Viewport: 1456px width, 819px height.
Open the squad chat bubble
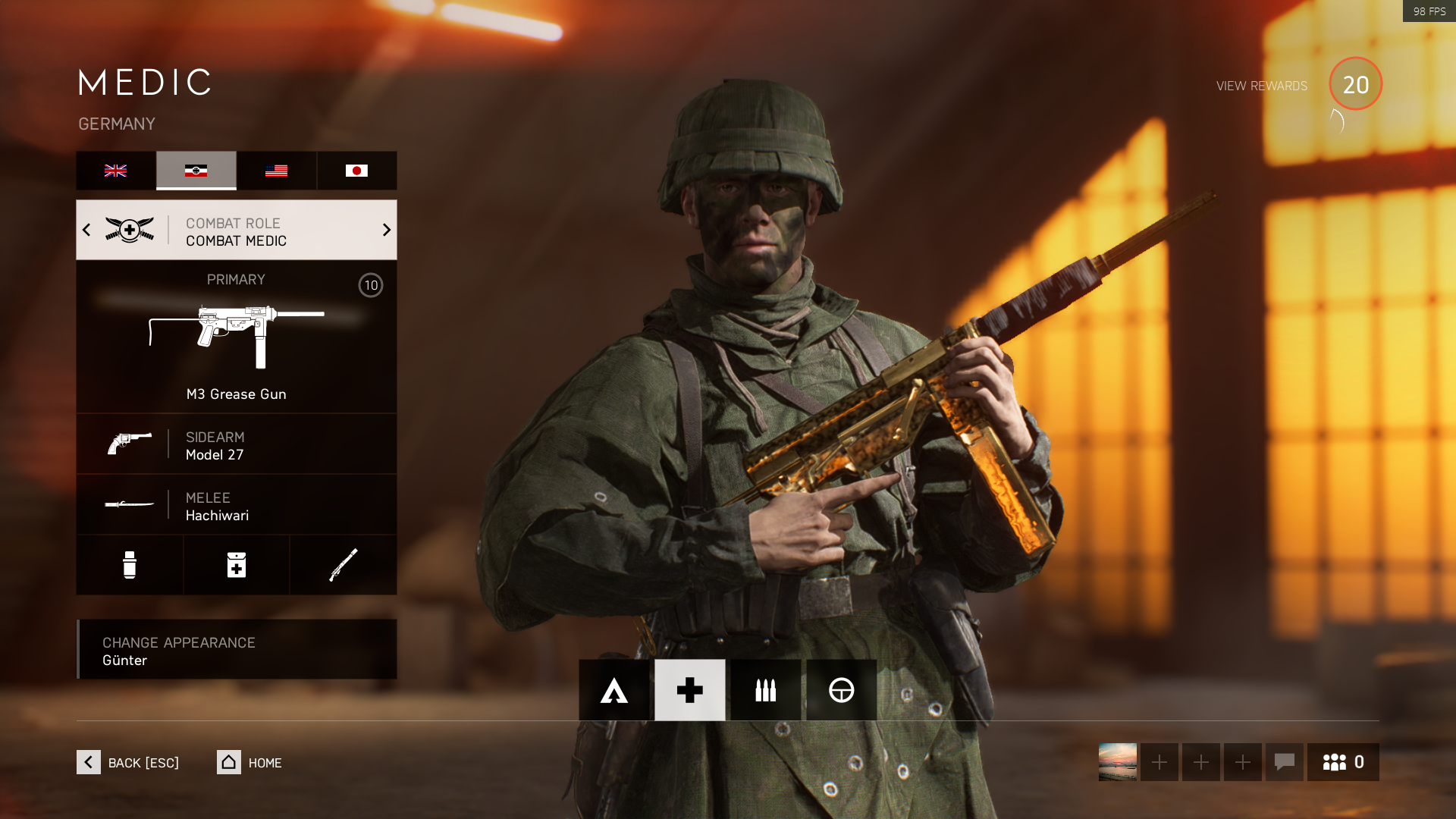(x=1284, y=762)
